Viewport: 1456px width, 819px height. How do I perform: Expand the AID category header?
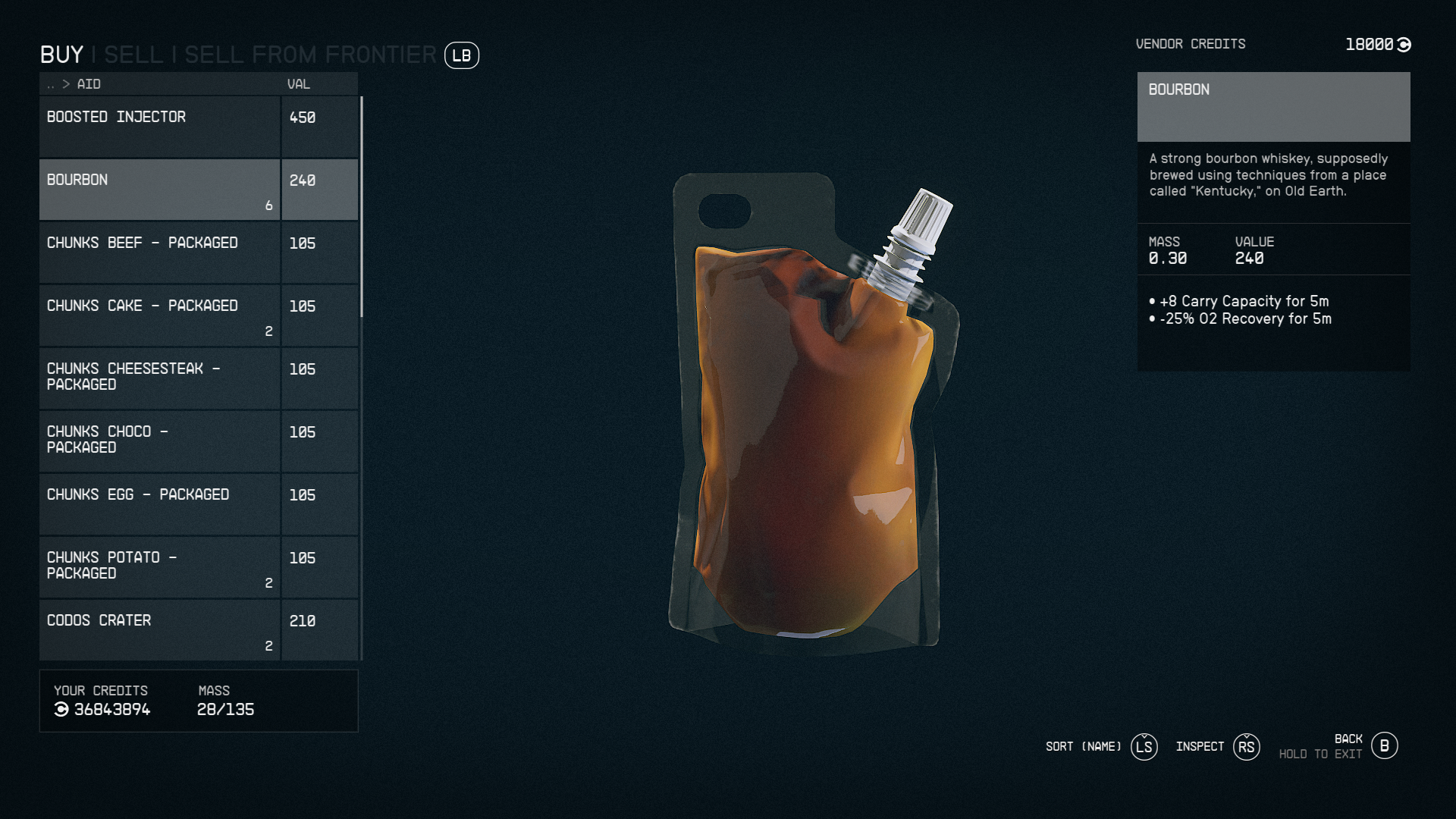(89, 84)
